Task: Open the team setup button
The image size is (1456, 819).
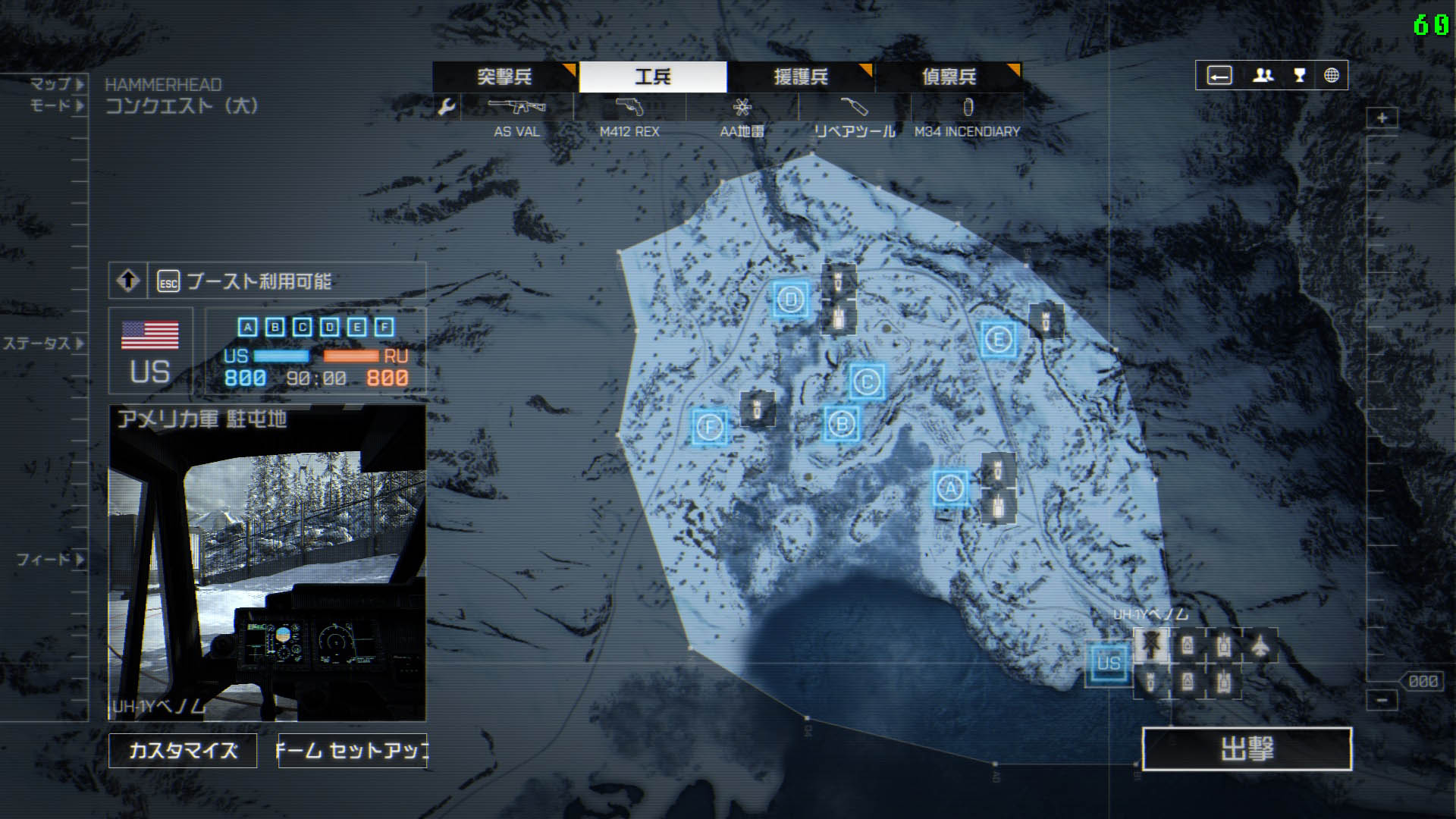Action: pyautogui.click(x=353, y=751)
